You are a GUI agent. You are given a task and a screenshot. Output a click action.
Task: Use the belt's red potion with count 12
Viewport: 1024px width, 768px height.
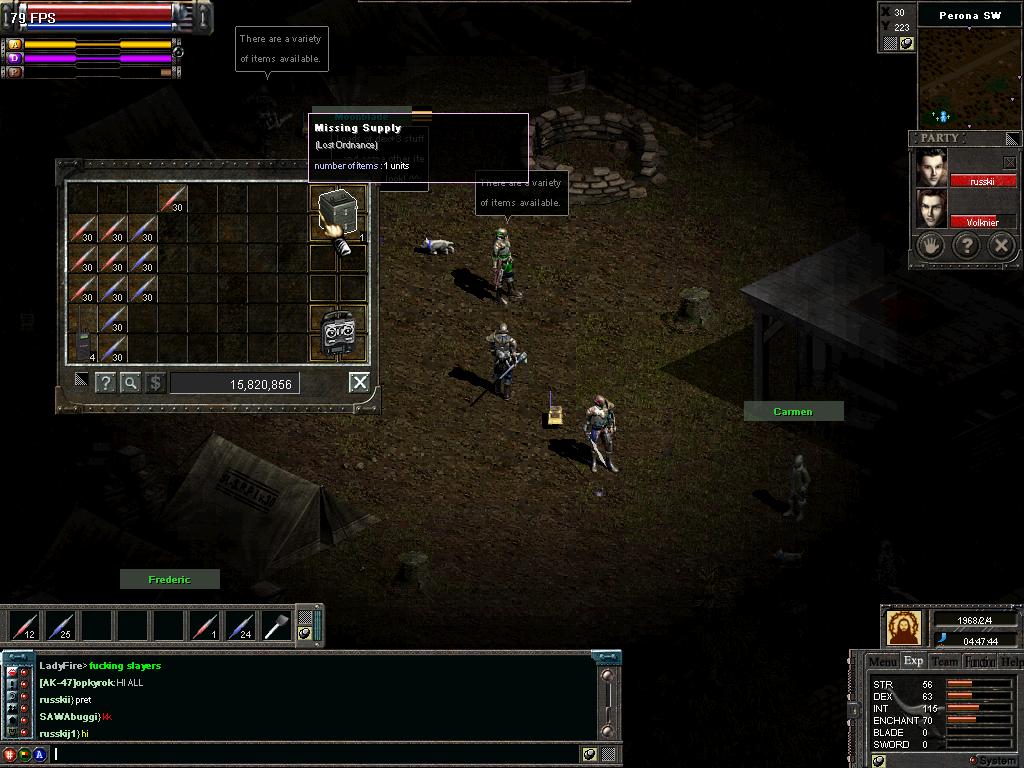click(23, 626)
